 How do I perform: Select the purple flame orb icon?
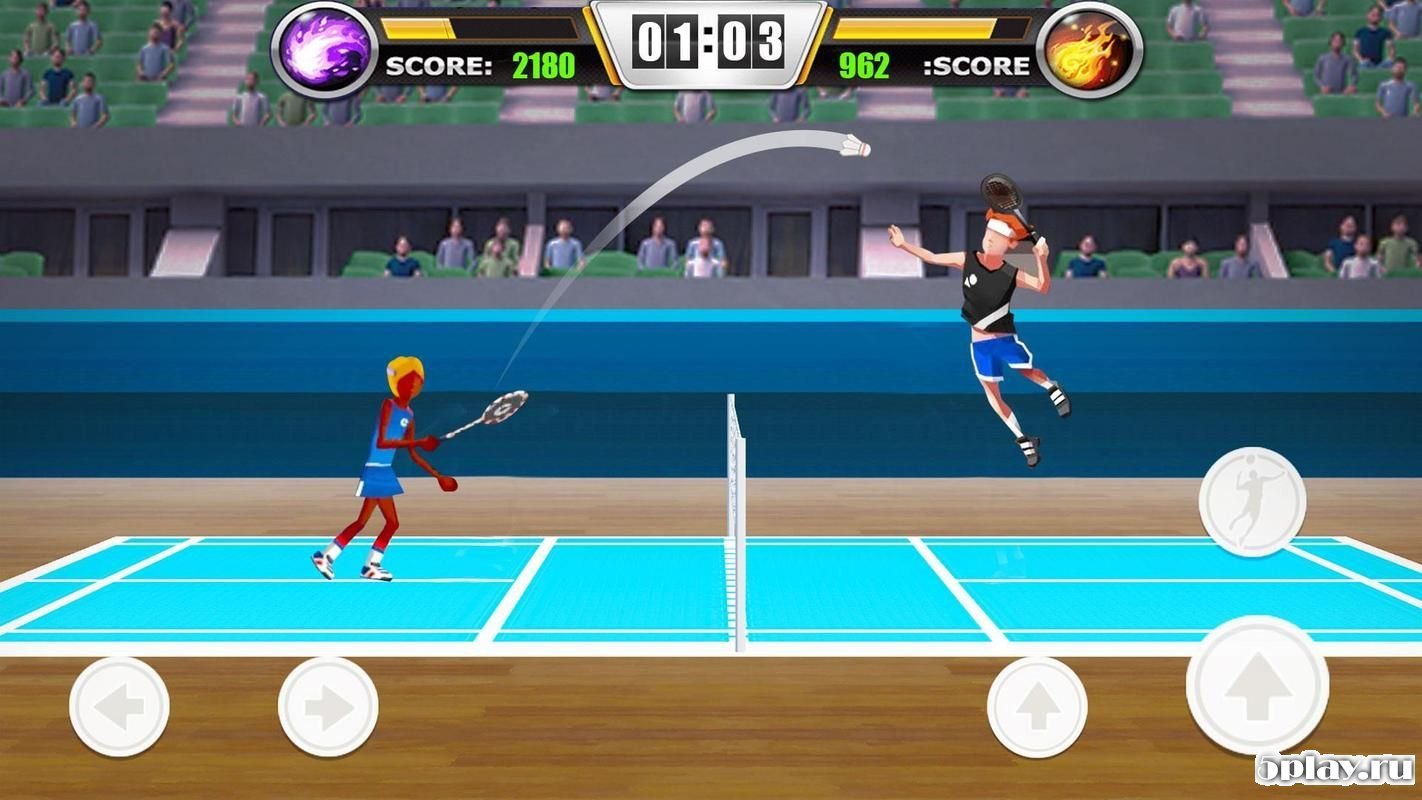pos(324,50)
